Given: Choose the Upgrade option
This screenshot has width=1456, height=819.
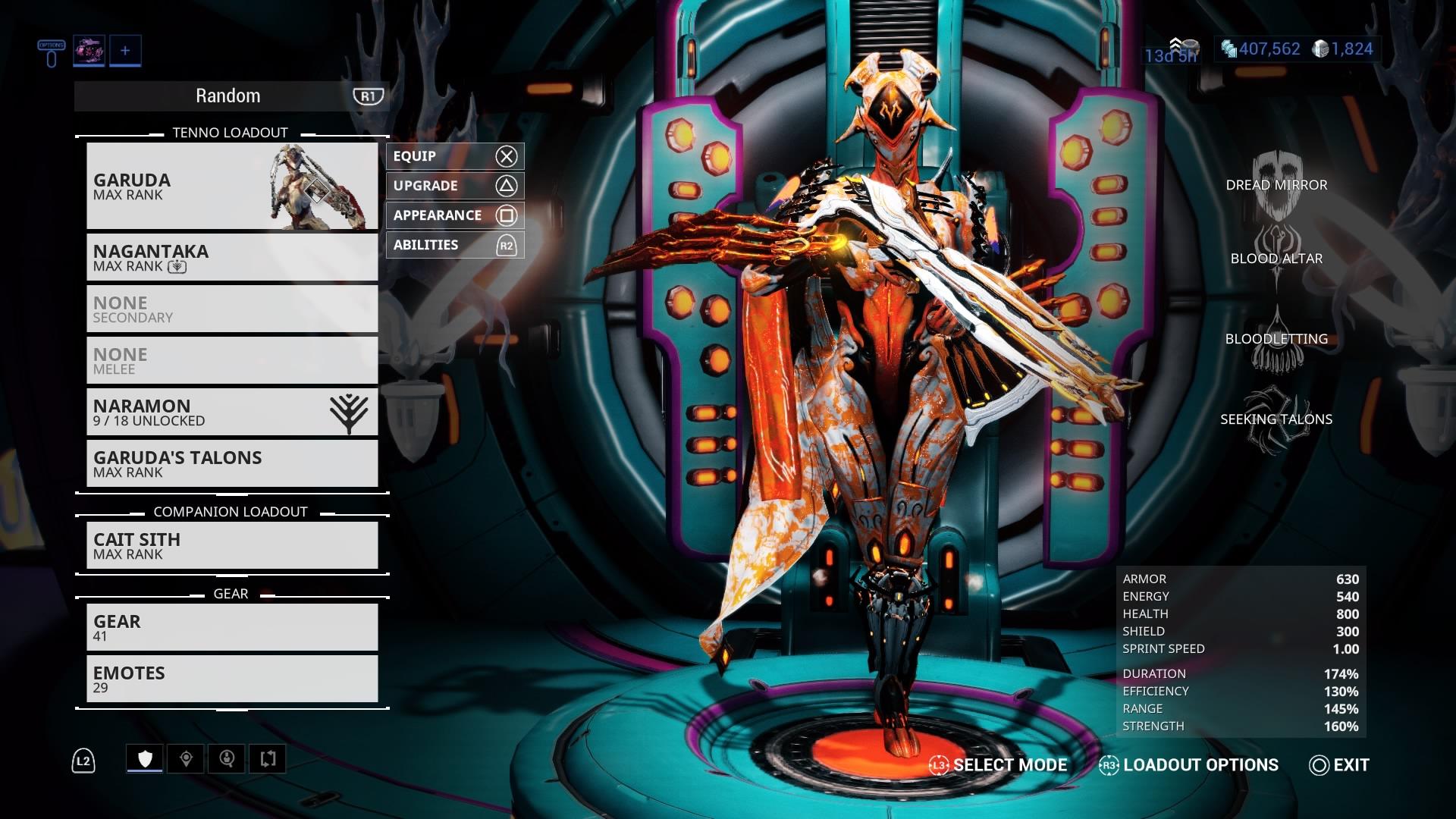Looking at the screenshot, I should [454, 186].
